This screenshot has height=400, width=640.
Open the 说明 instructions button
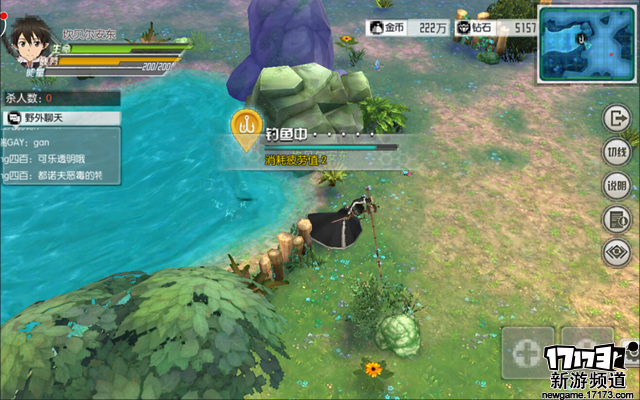pos(616,186)
